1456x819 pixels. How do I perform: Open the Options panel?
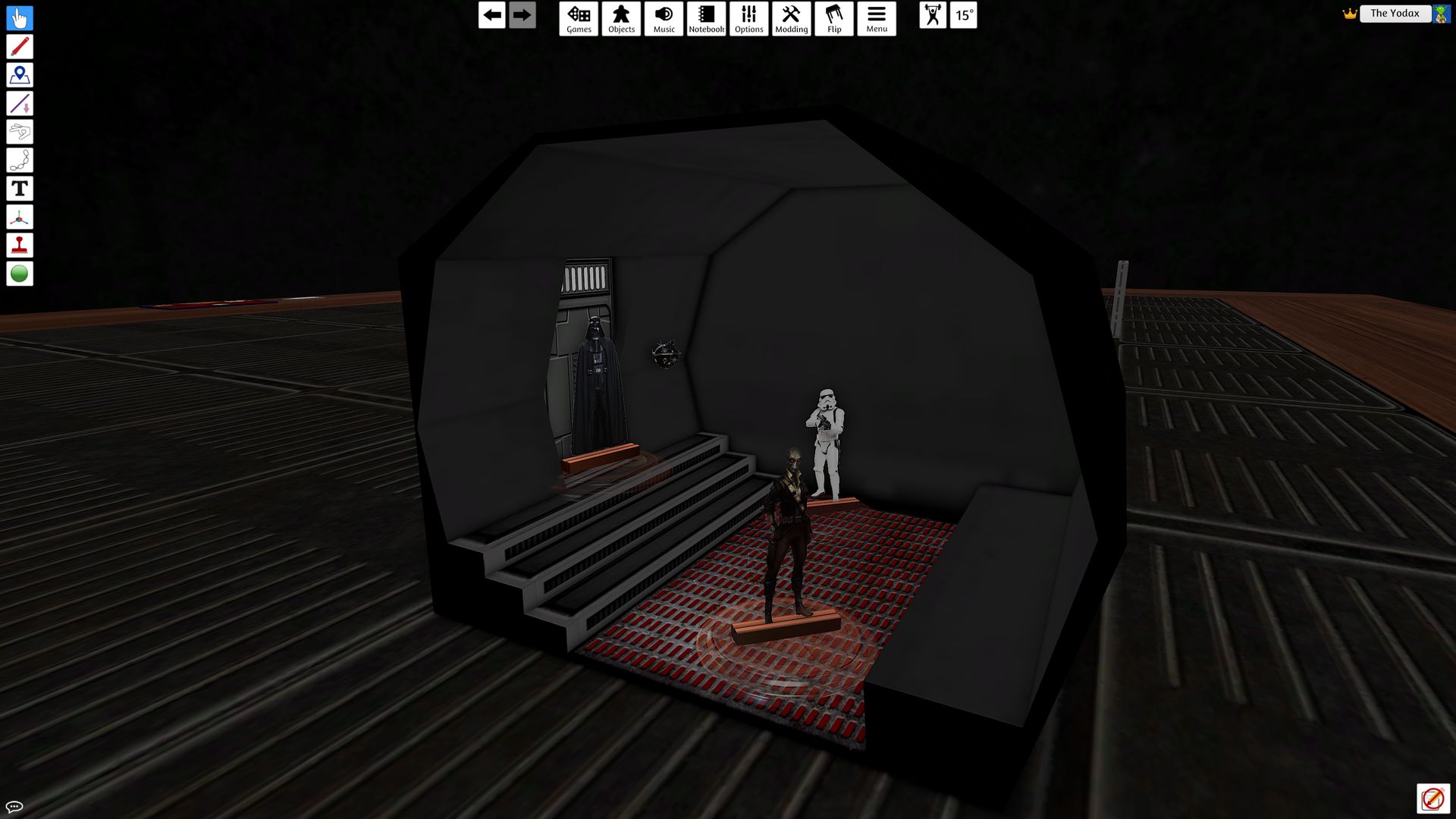point(748,18)
